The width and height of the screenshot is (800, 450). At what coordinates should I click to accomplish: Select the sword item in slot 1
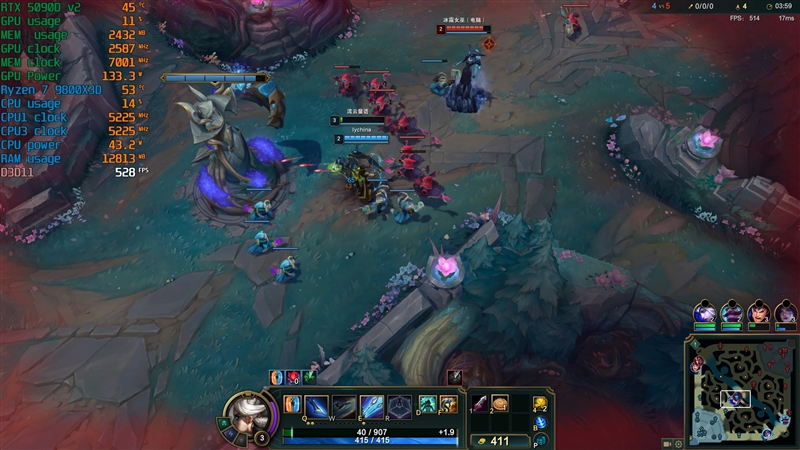(x=480, y=403)
